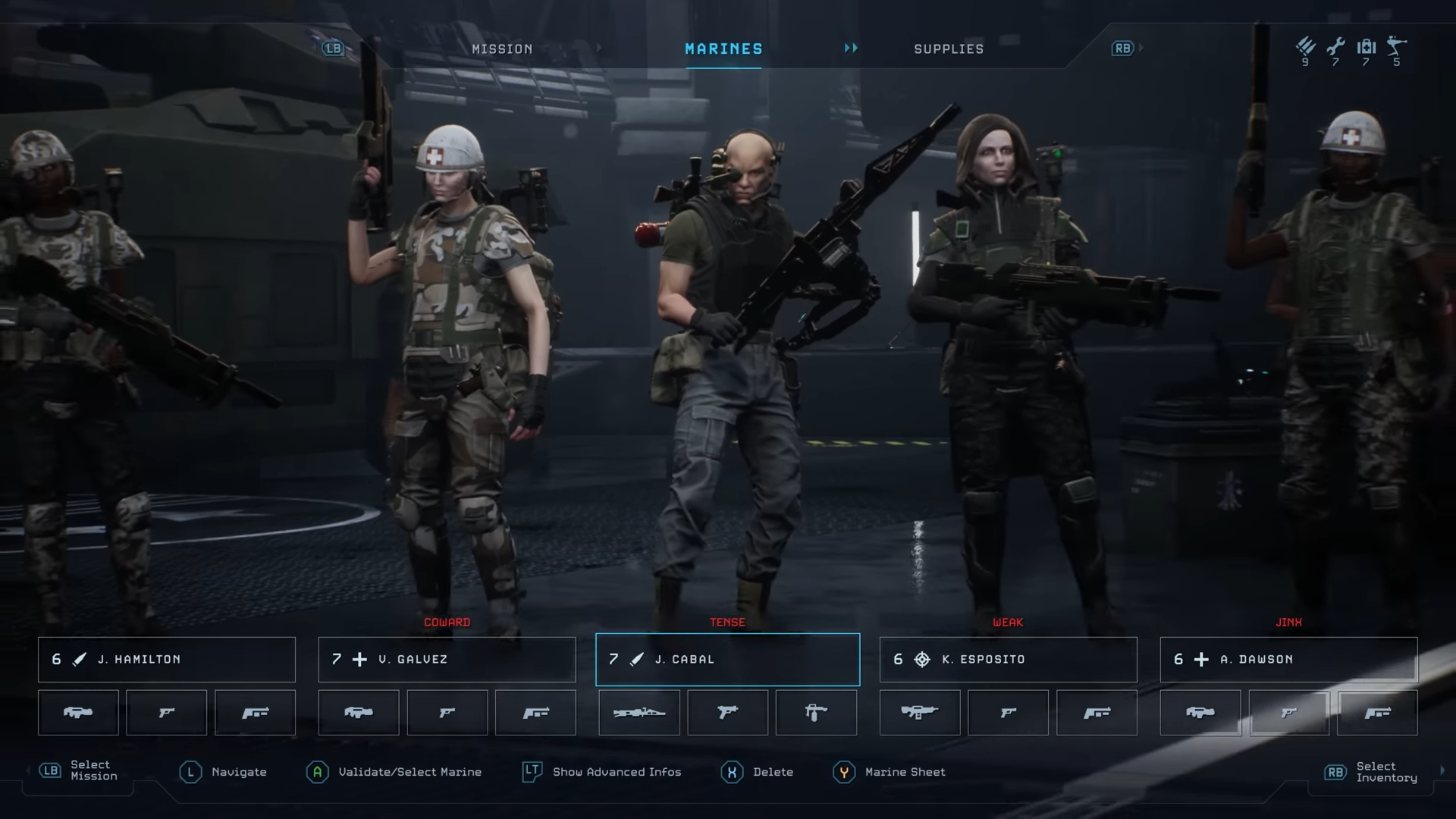Select J. Cabal's sidearm pistol slot
The height and width of the screenshot is (819, 1456).
(x=728, y=713)
